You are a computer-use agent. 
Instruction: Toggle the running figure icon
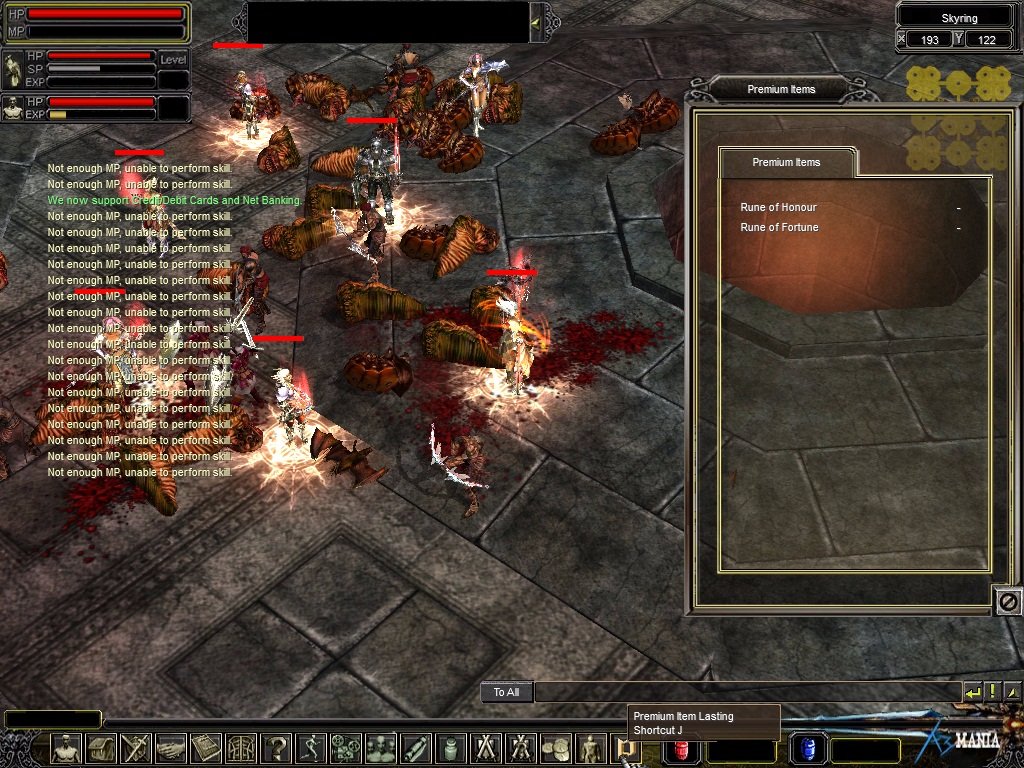[x=311, y=748]
